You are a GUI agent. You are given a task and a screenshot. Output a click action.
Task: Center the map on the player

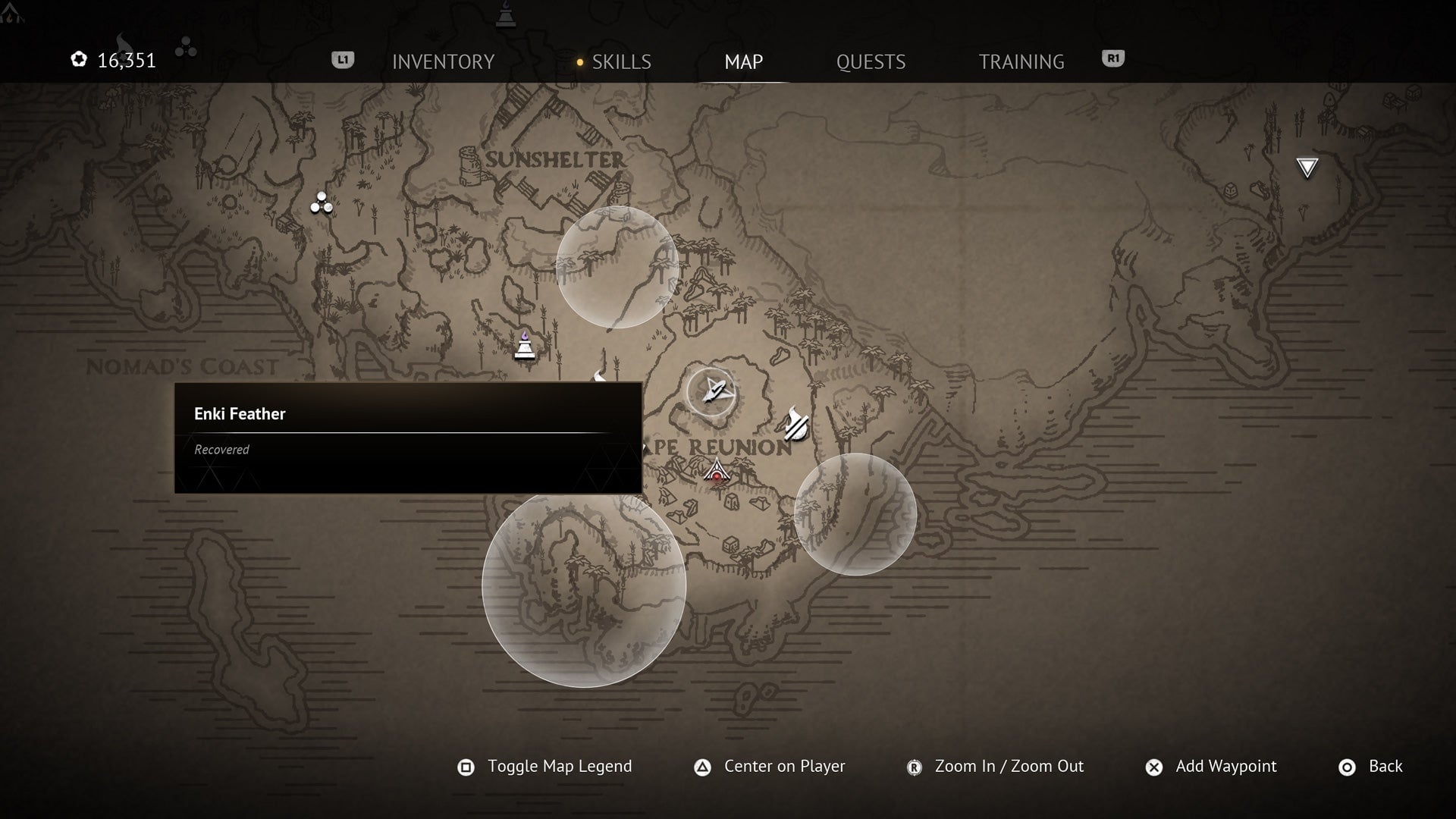770,767
